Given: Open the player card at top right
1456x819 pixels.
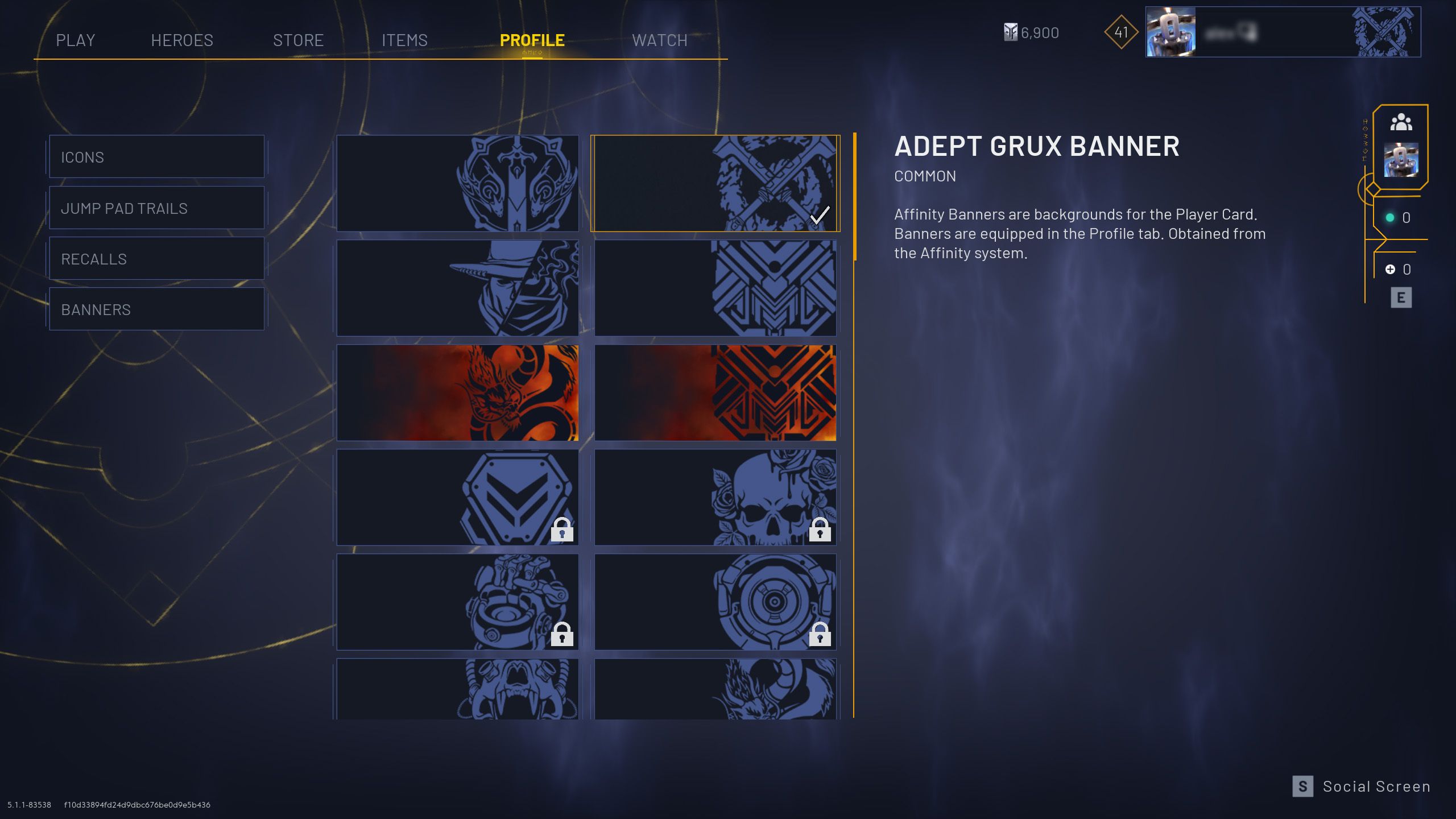Looking at the screenshot, I should (1283, 32).
